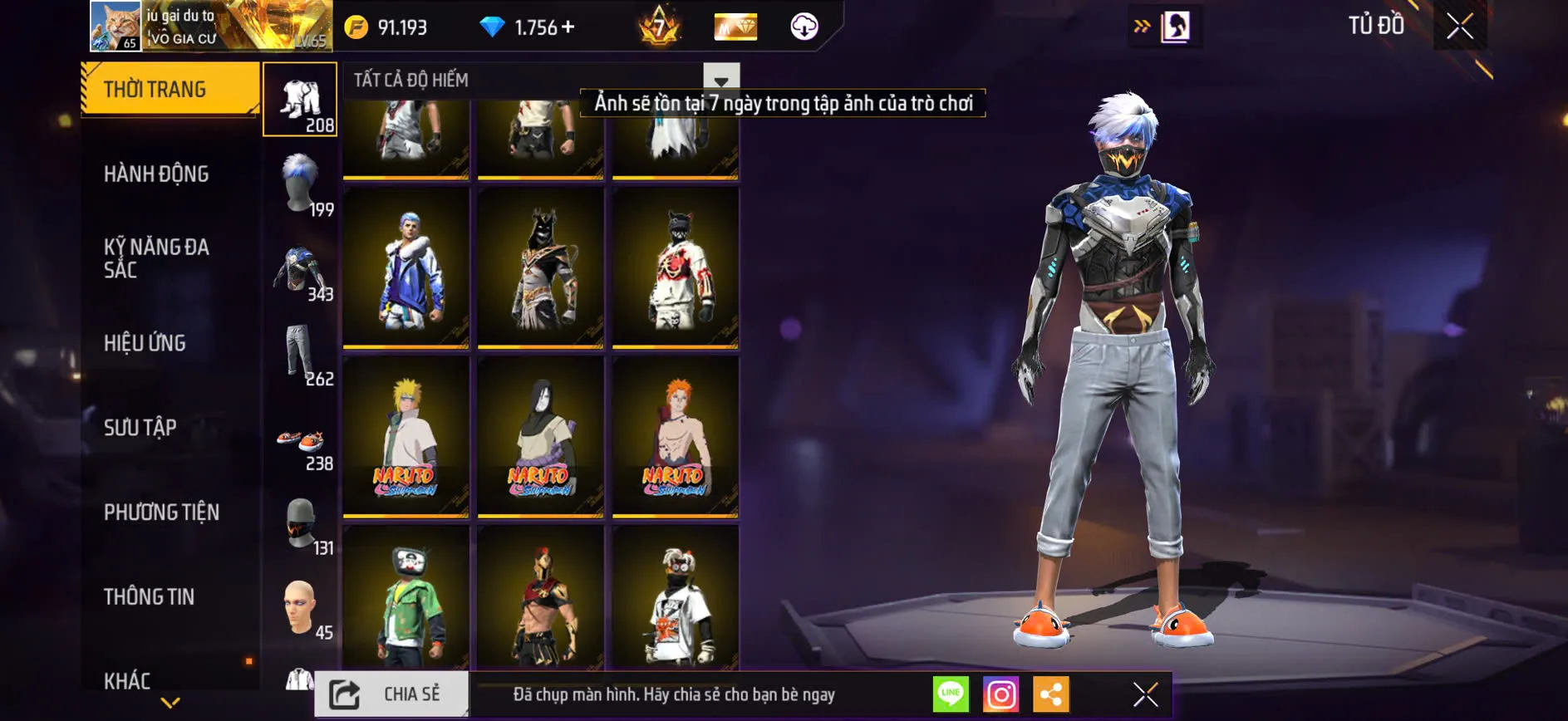The height and width of the screenshot is (721, 1568).
Task: Collapse the left sidebar using the bottom chevron
Action: (169, 703)
